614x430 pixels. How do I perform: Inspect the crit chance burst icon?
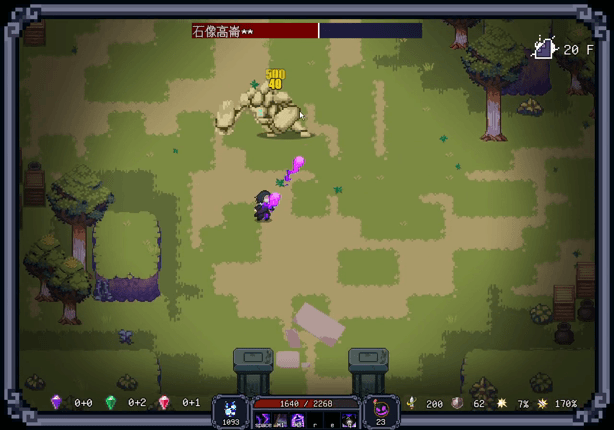point(502,404)
